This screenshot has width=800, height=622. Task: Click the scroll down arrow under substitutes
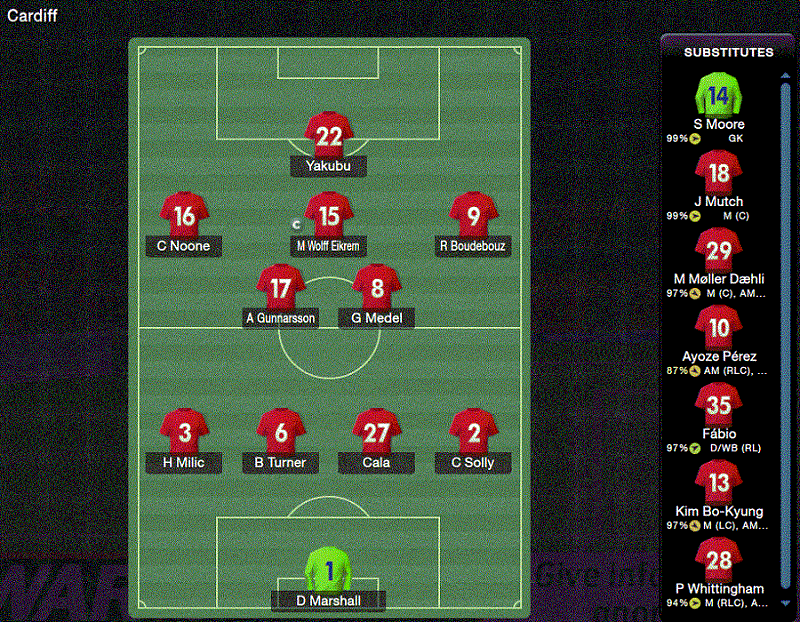(x=785, y=604)
